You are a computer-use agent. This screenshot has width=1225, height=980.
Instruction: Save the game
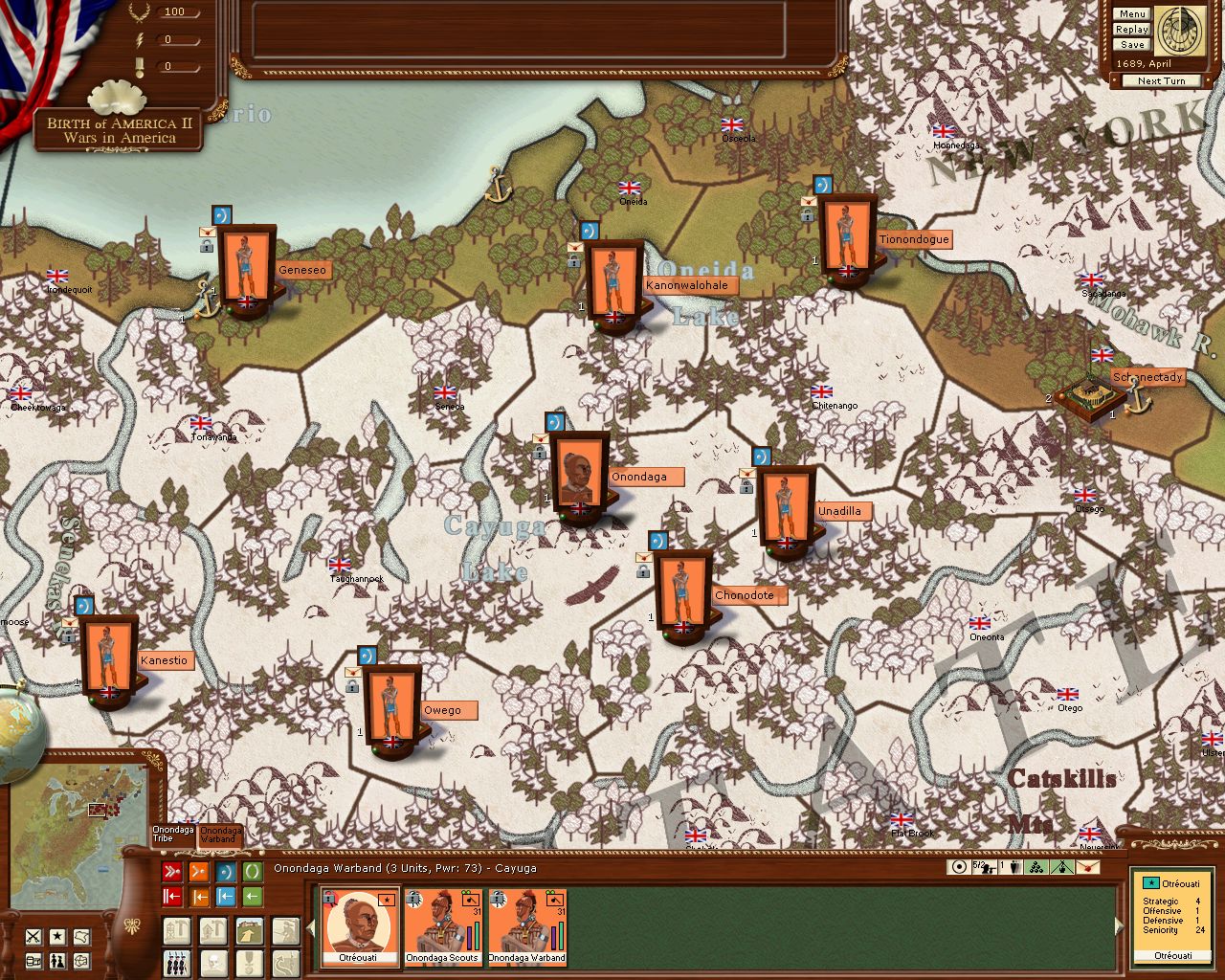pos(1131,45)
